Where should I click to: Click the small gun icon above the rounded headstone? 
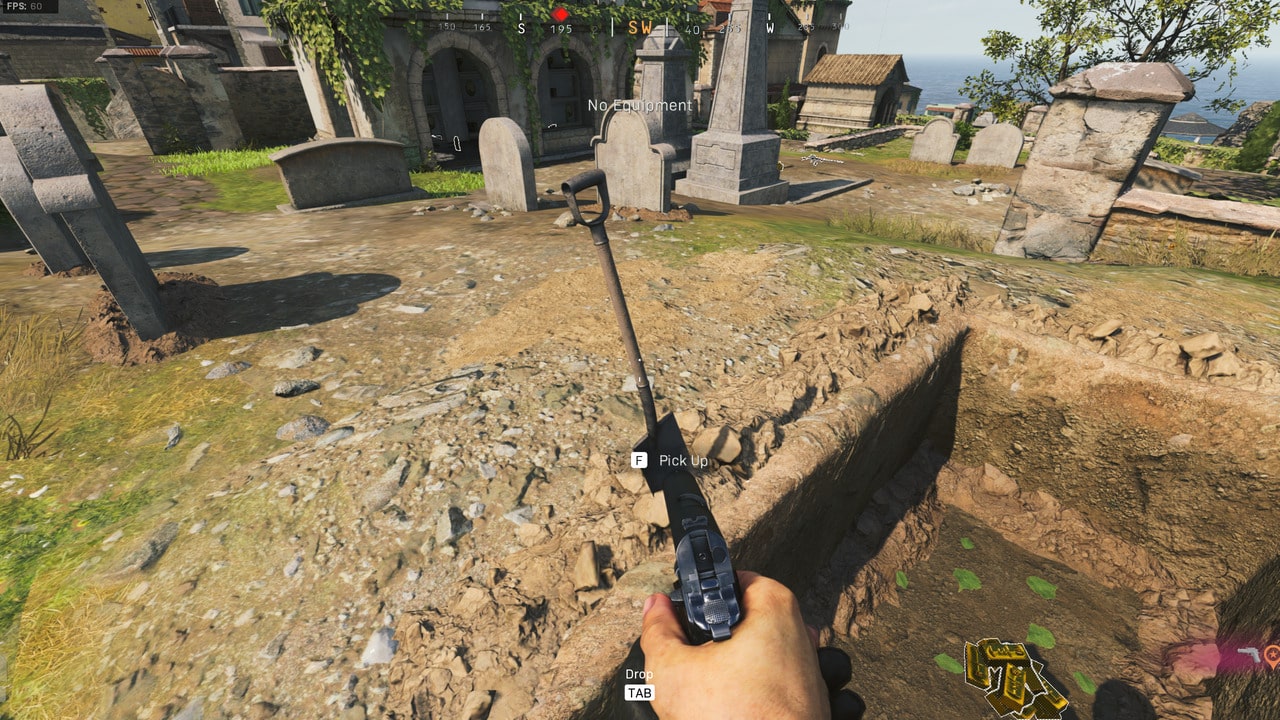coord(551,126)
